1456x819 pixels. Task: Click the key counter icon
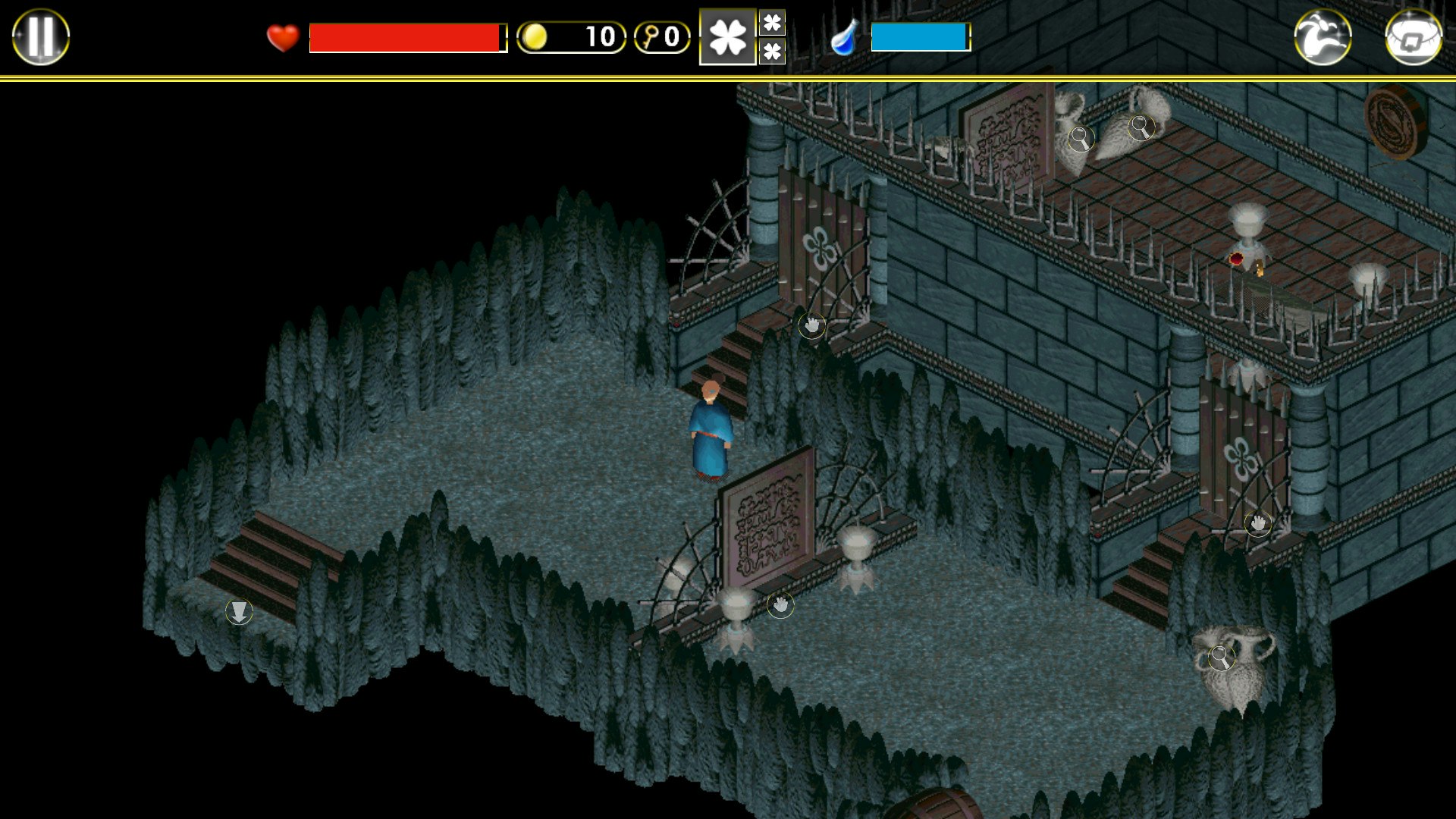[651, 36]
